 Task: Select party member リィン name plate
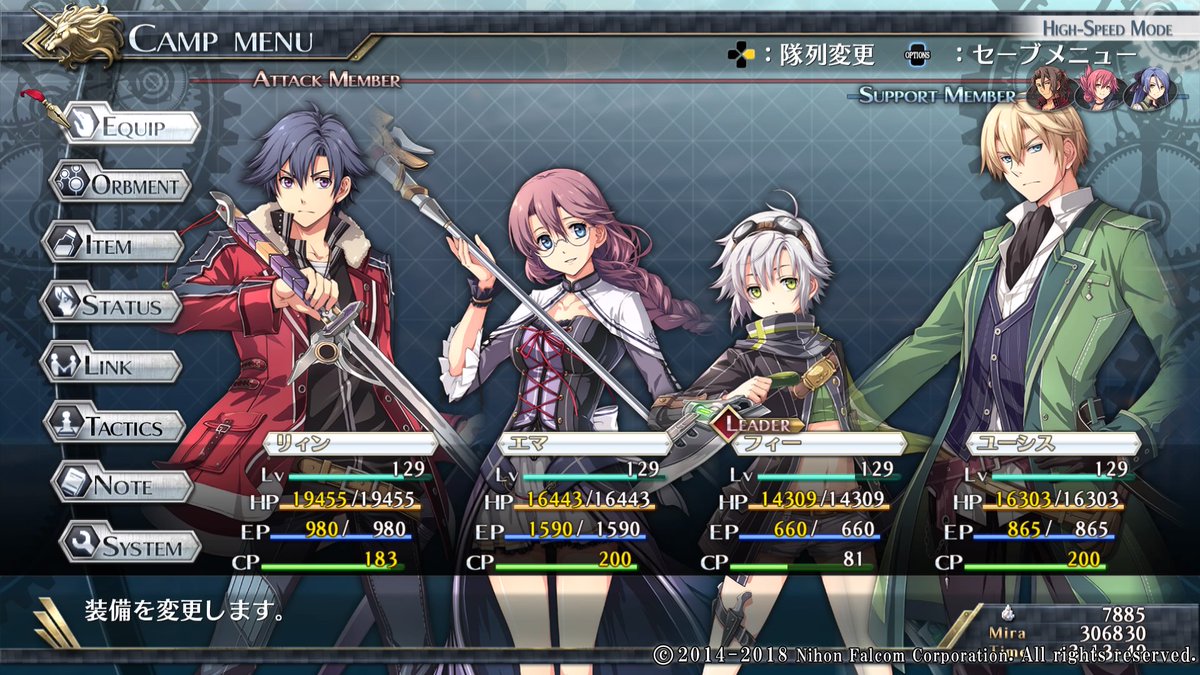click(350, 444)
